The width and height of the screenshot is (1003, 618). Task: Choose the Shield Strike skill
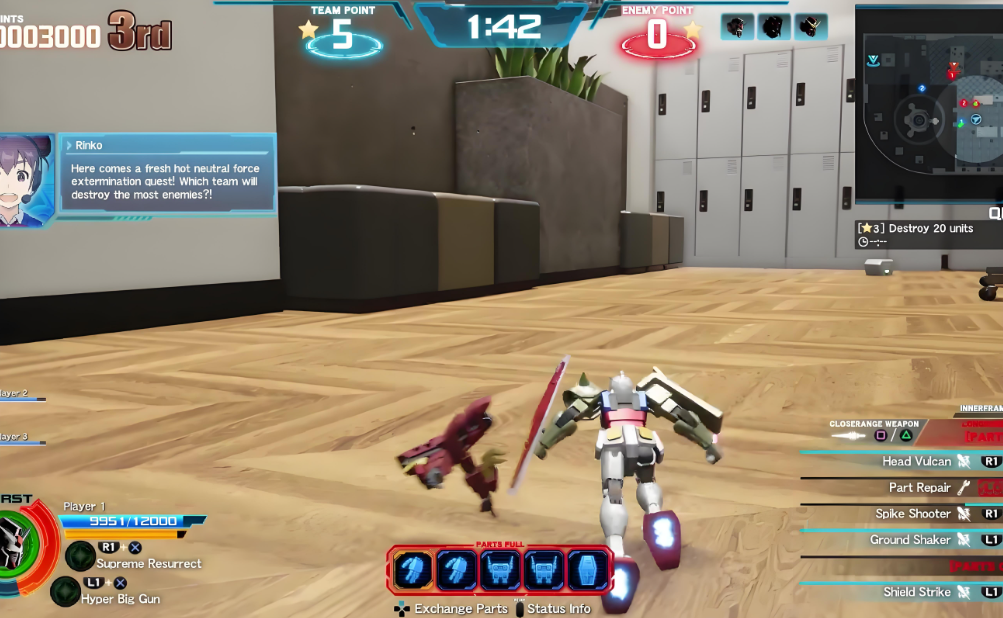916,592
